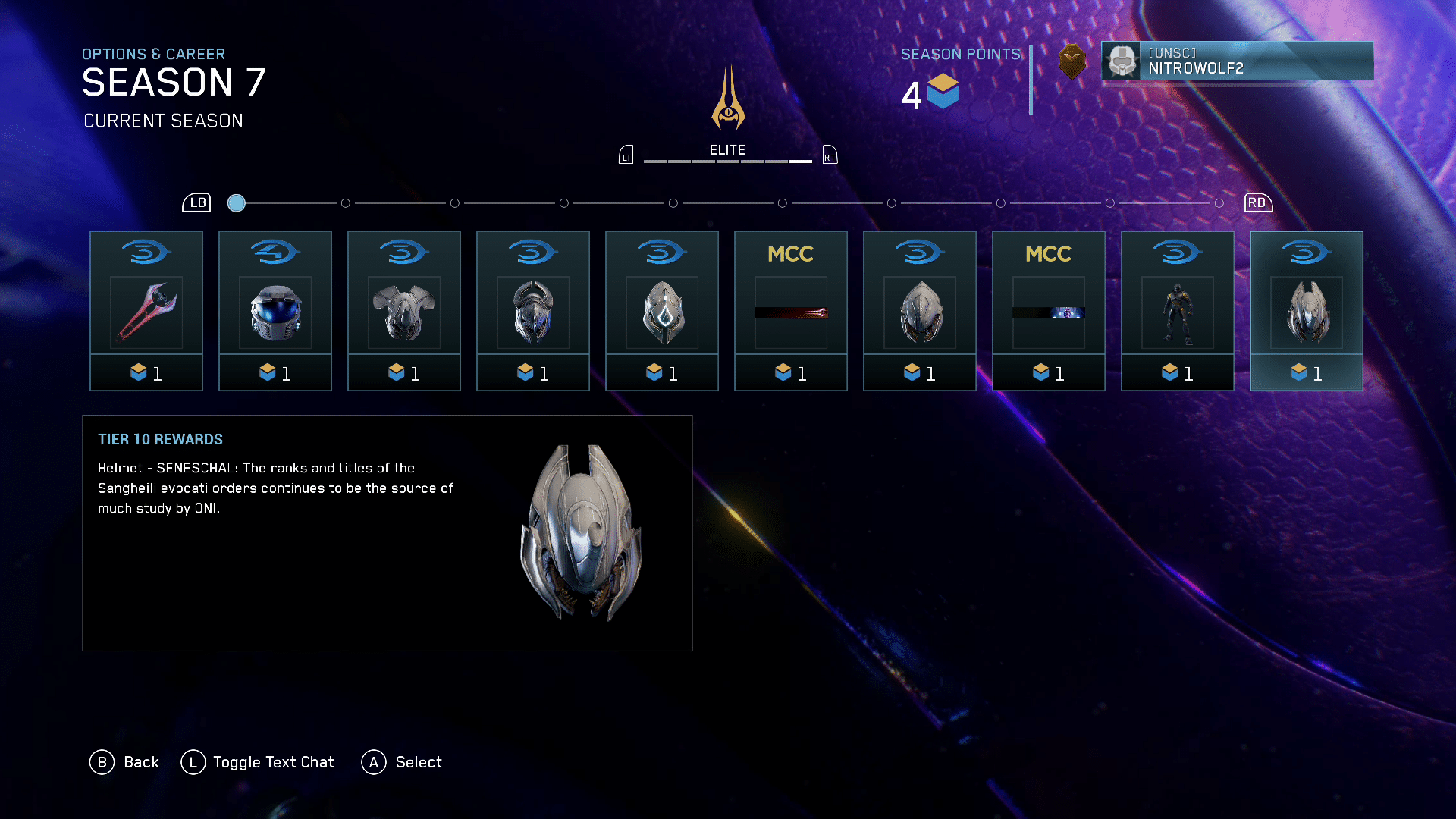Screen dimensions: 1456x819
Task: Open the NITROWOLF2 player nameplate
Action: 1237,61
